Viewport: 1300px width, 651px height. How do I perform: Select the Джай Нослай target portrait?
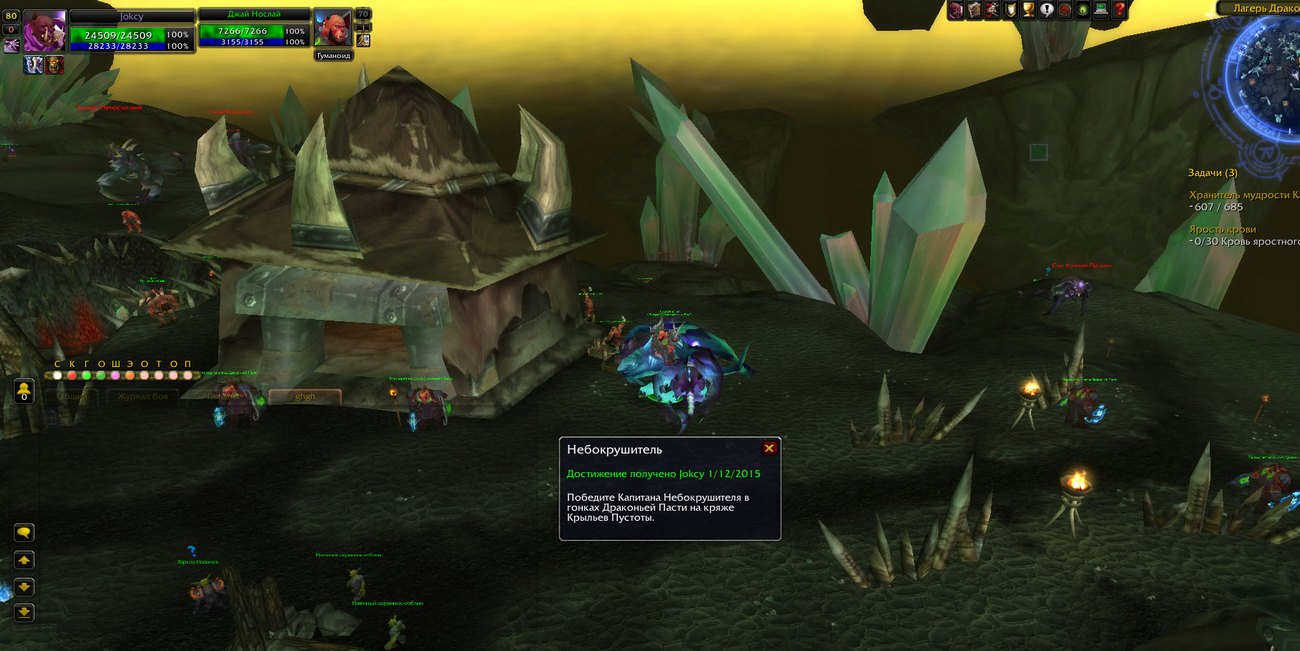(x=332, y=29)
